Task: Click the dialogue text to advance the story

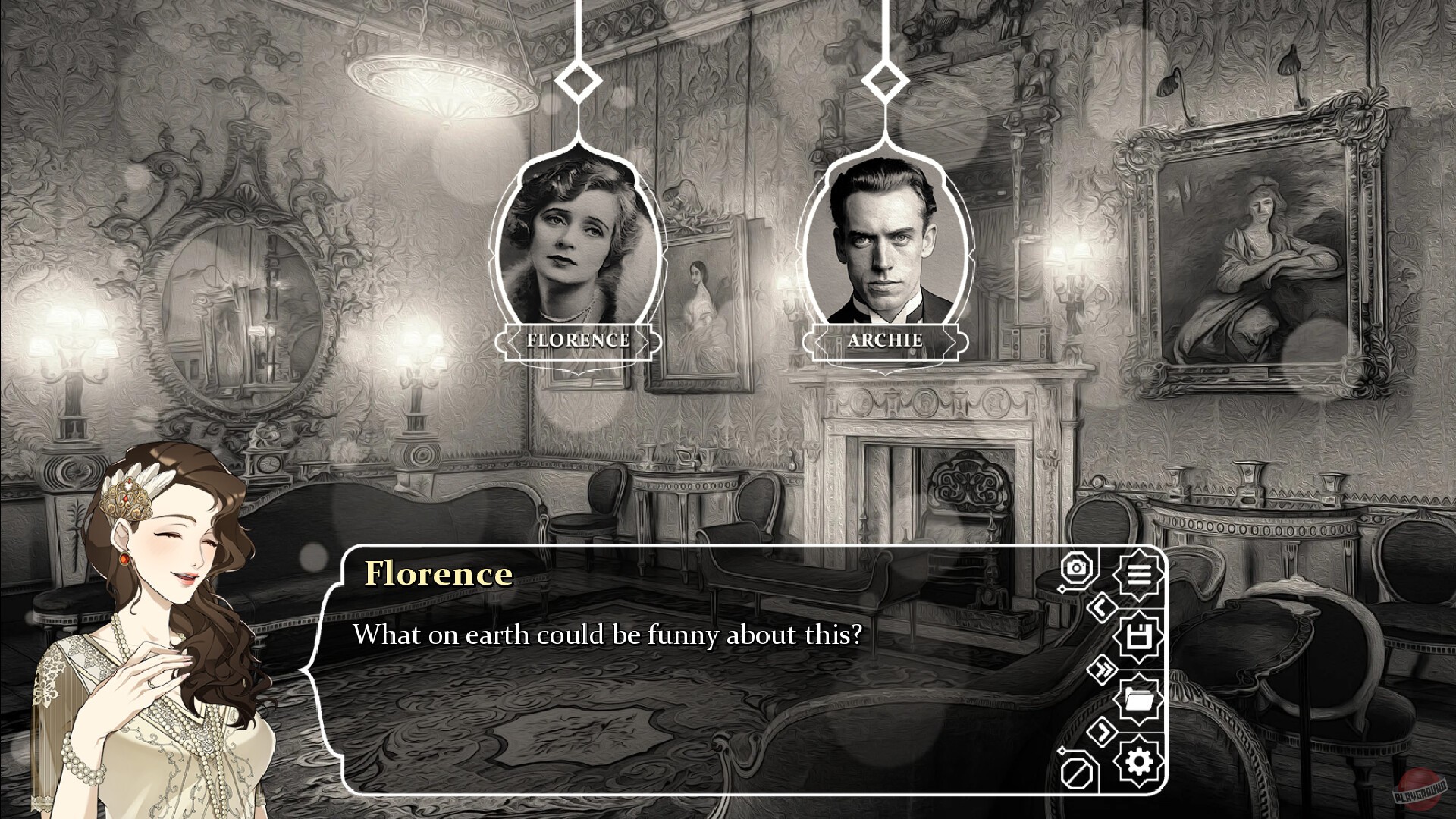Action: [607, 635]
